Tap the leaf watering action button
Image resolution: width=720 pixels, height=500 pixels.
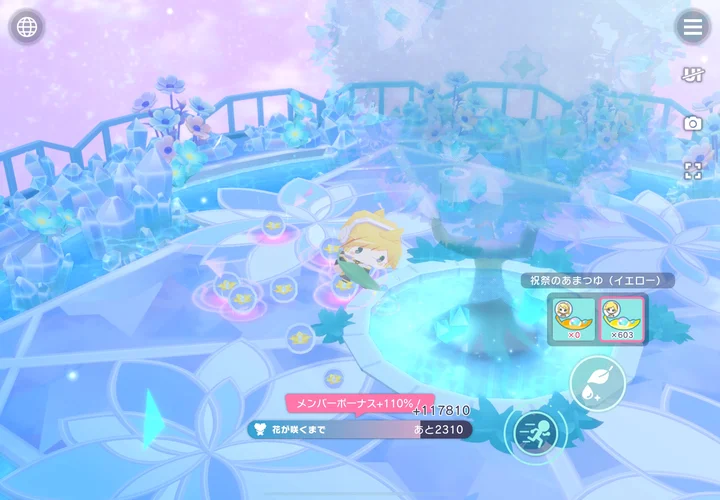click(x=598, y=382)
